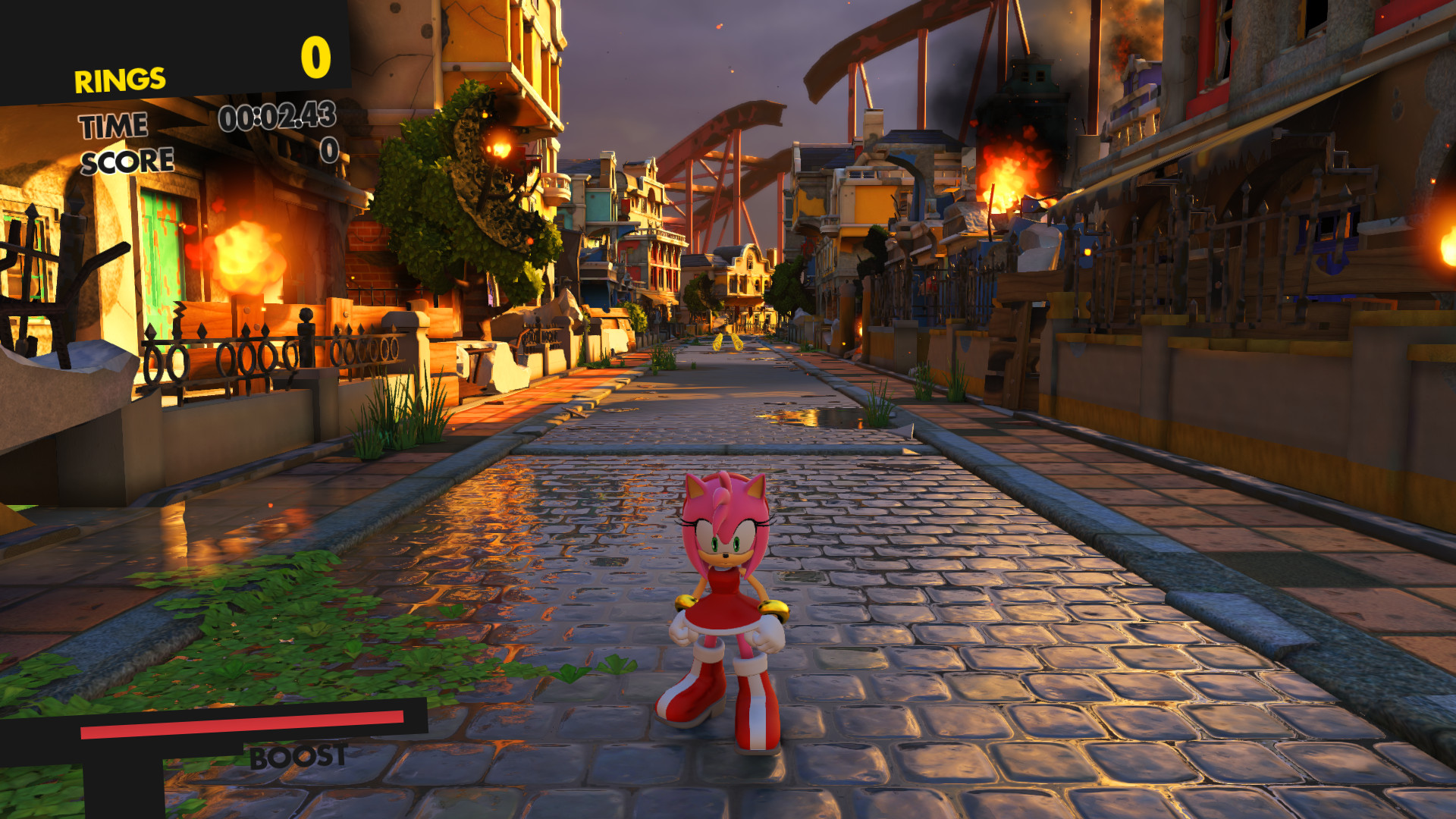
Task: Click the floating rings down the street
Action: point(720,343)
